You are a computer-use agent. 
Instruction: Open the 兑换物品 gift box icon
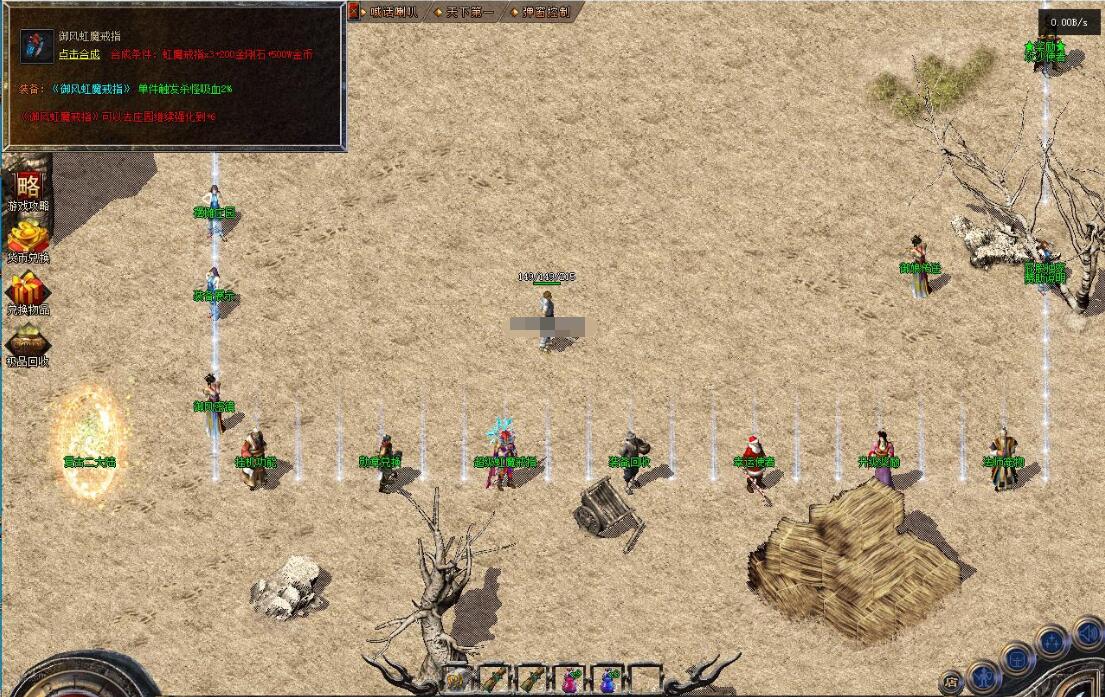28,291
